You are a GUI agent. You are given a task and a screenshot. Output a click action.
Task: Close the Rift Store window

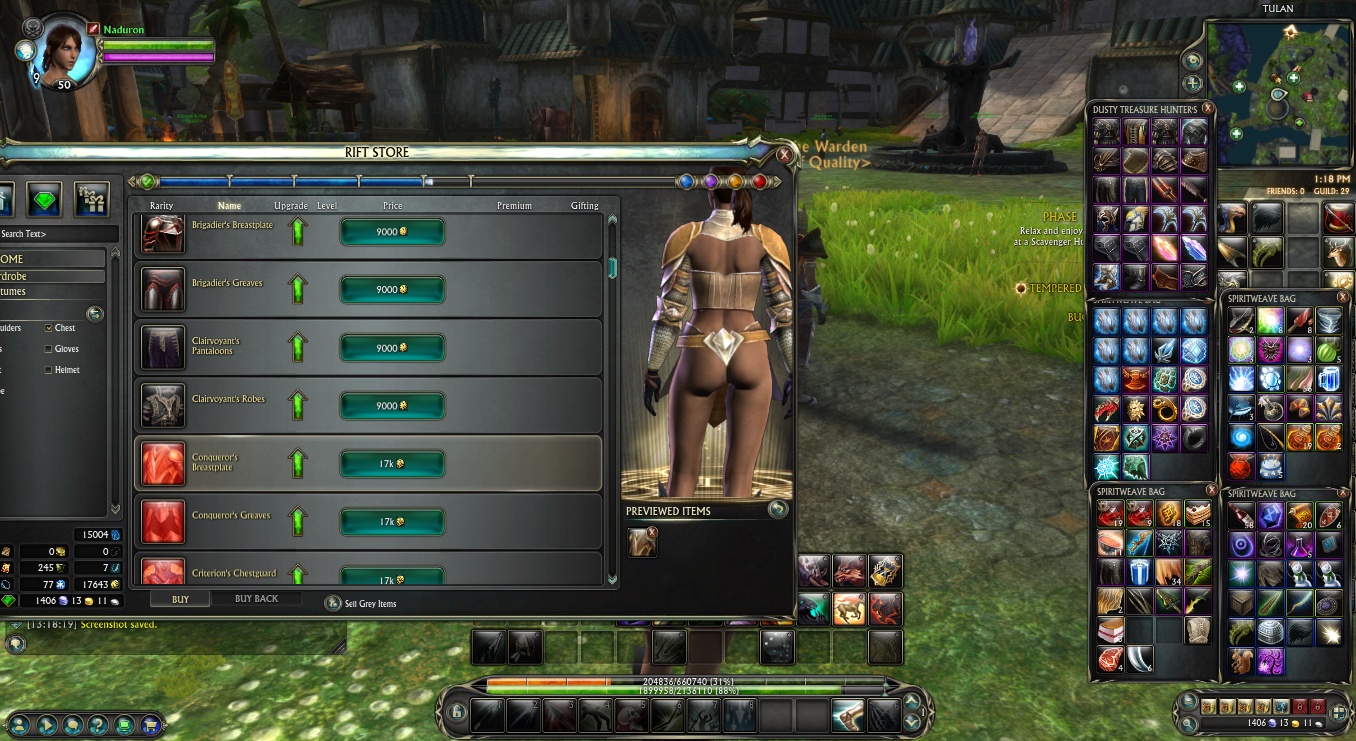point(785,155)
